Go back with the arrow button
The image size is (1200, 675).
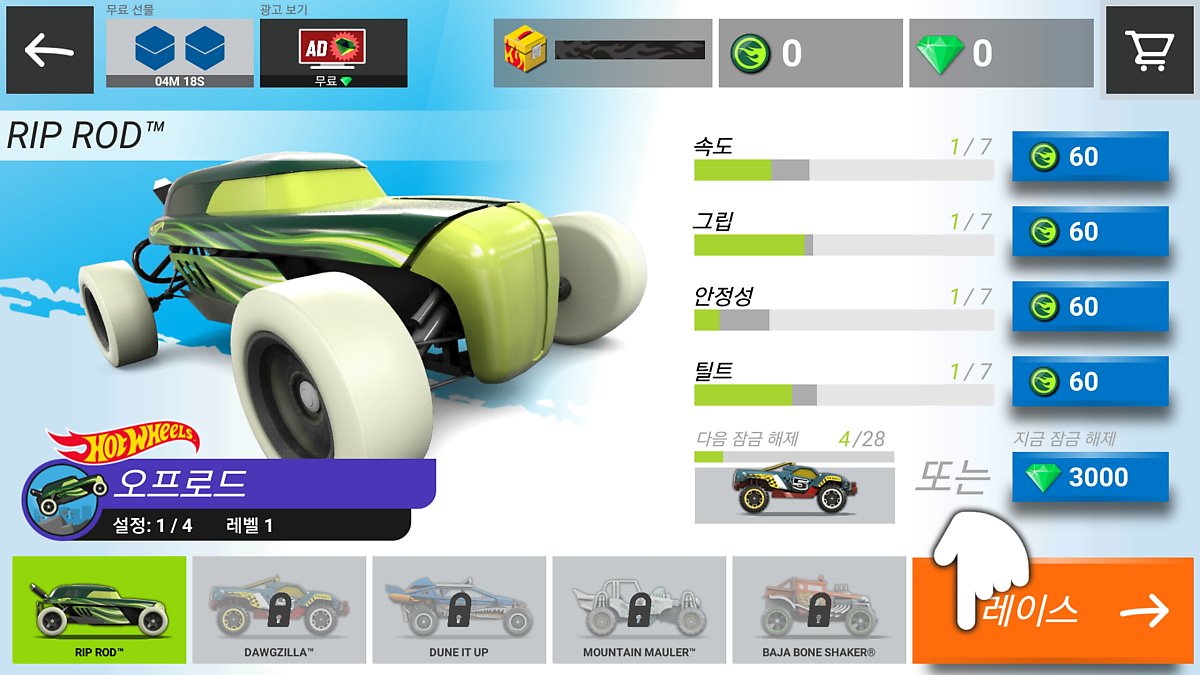[50, 51]
